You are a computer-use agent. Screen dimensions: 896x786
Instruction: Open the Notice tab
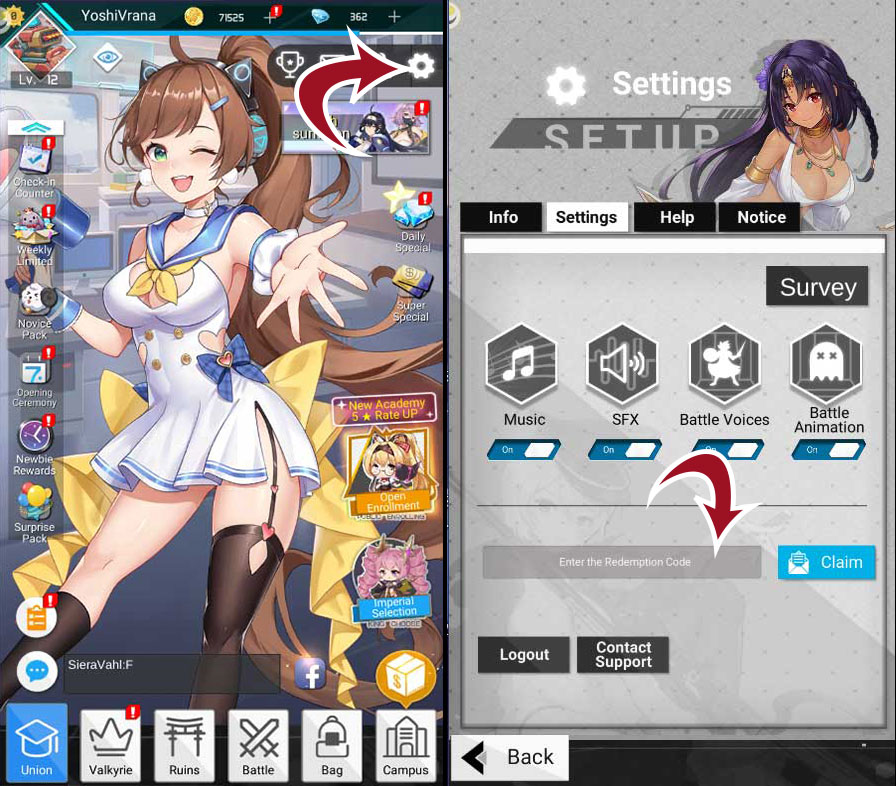(x=761, y=217)
